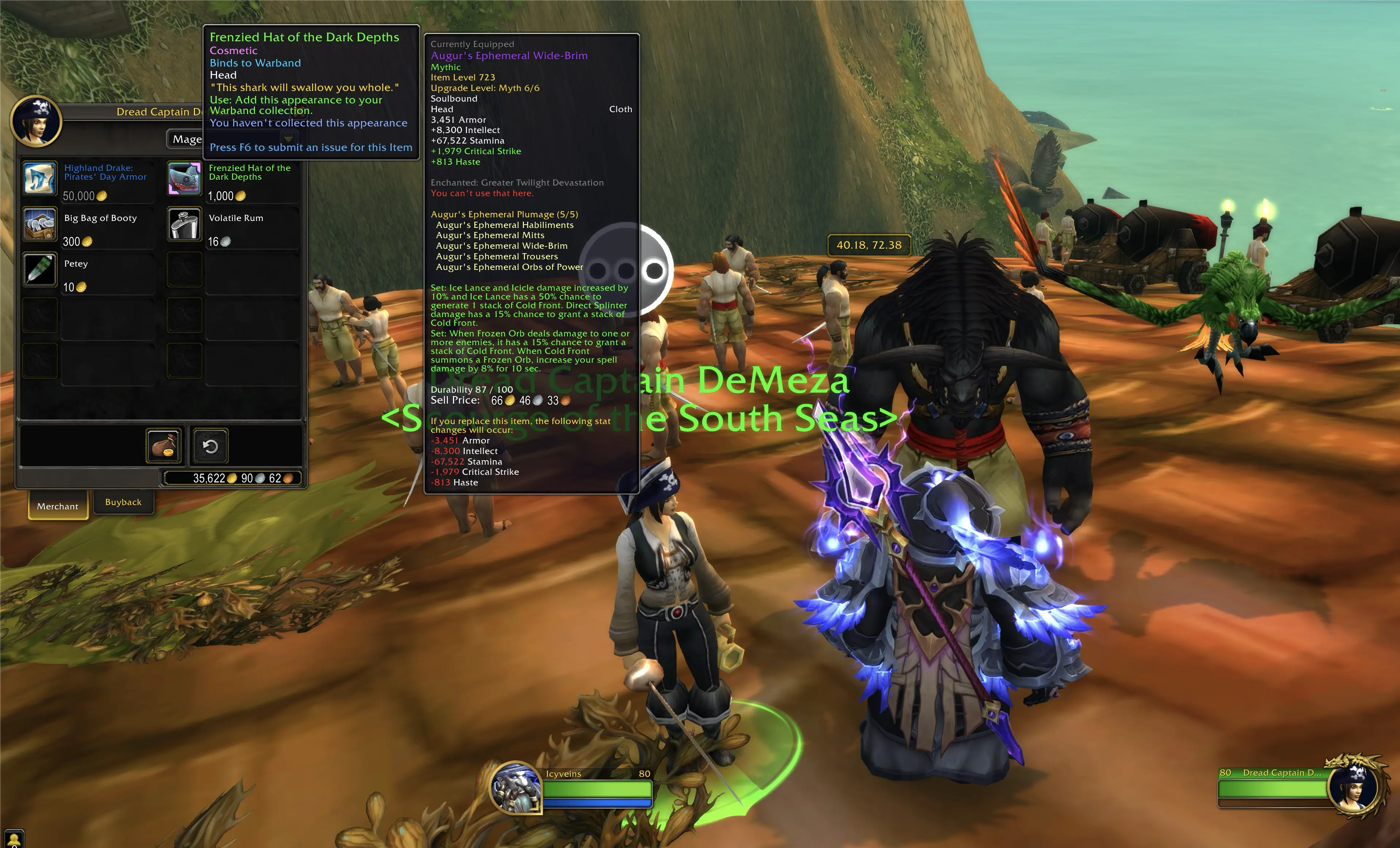The height and width of the screenshot is (848, 1400).
Task: Purchase Frenzied Hat of the Dark Depths
Action: (x=184, y=178)
